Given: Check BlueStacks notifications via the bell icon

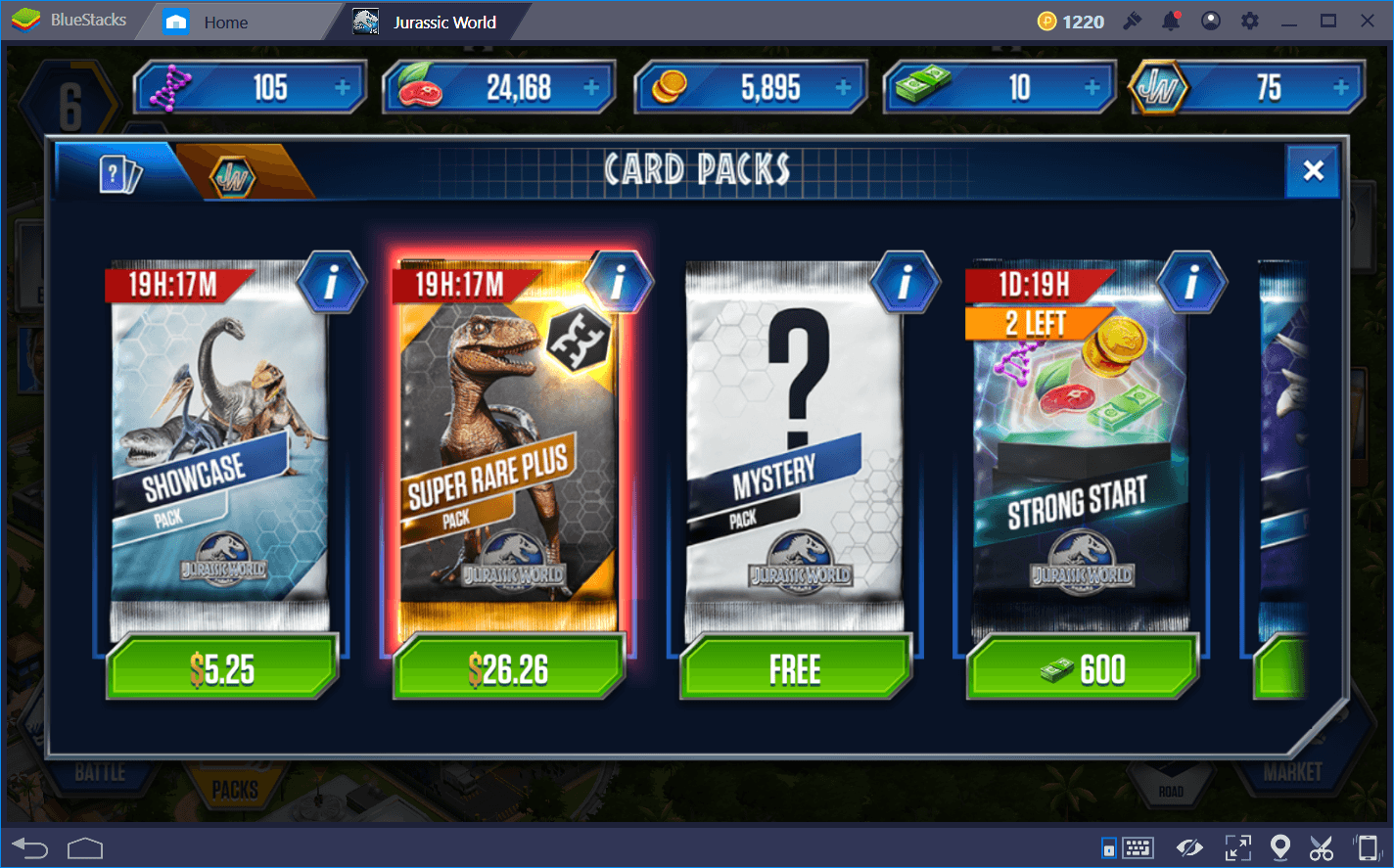Looking at the screenshot, I should [1172, 21].
